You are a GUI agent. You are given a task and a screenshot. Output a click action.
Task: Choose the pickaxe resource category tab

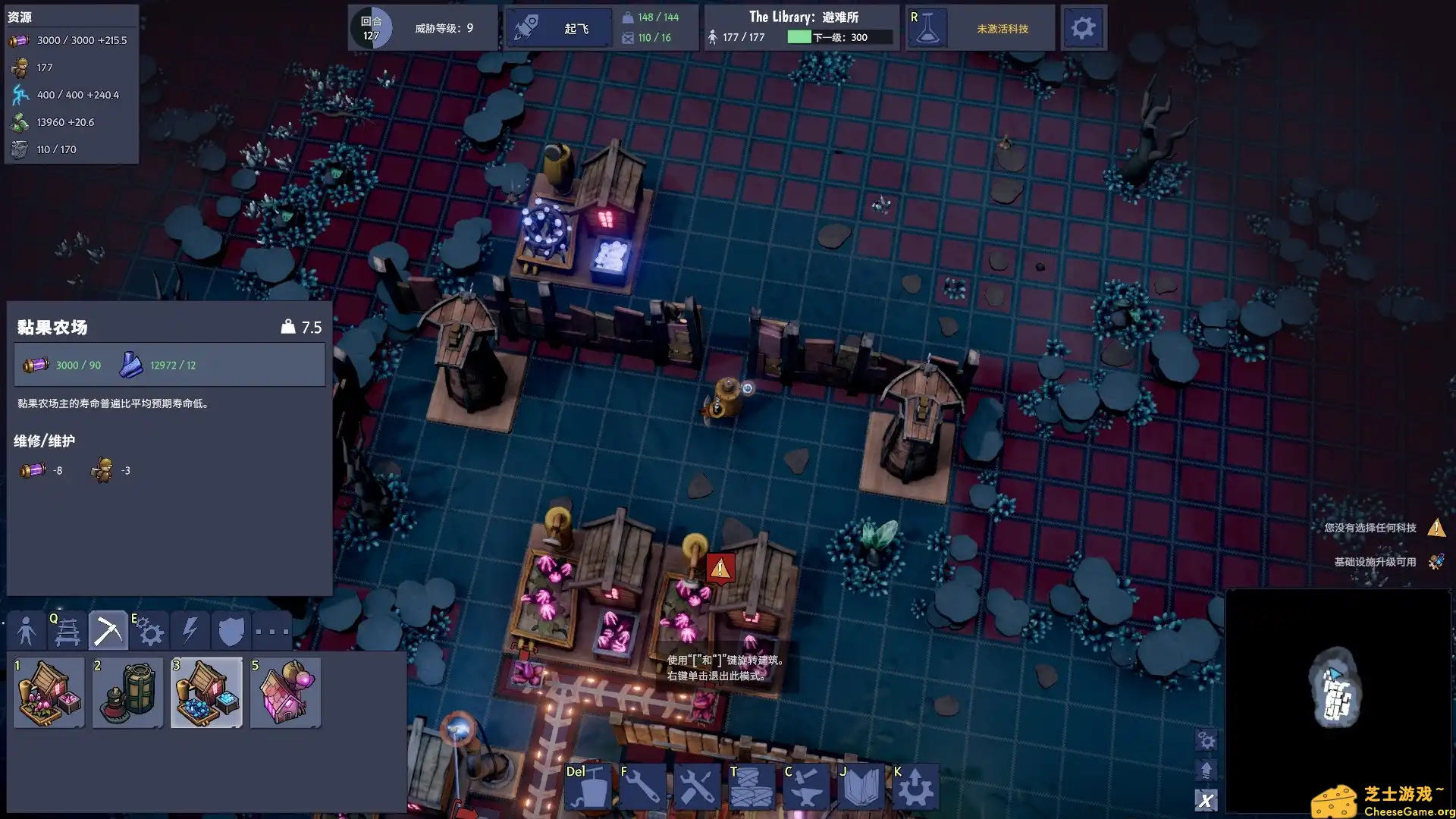[x=108, y=631]
